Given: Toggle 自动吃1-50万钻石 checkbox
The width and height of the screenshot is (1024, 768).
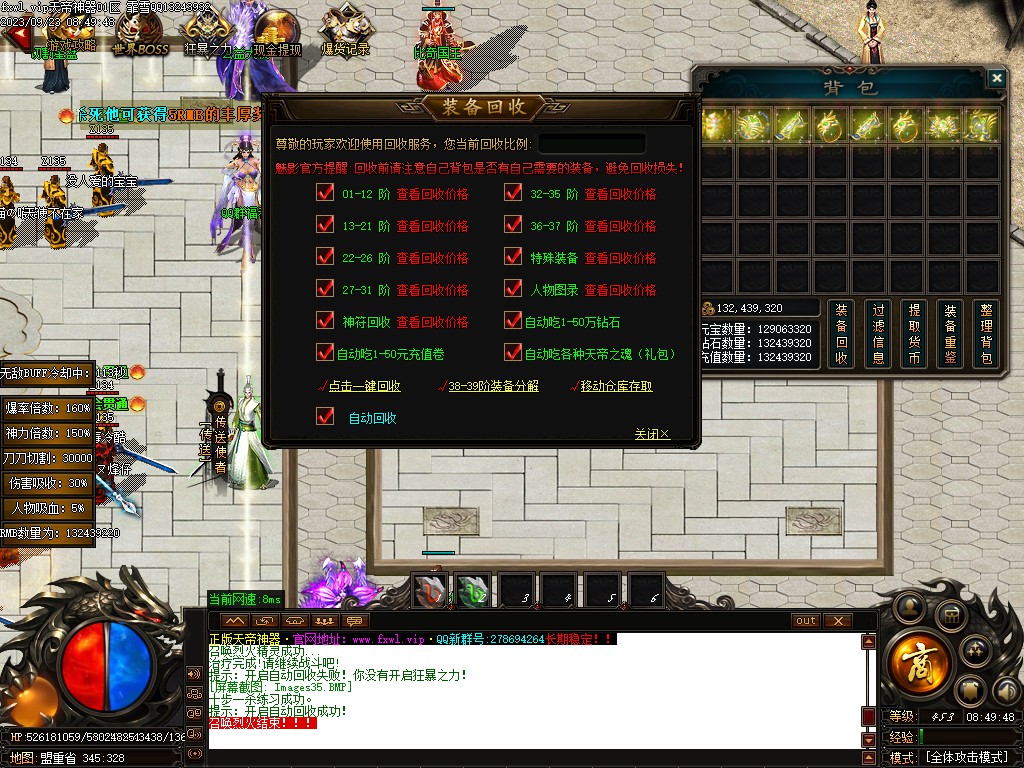Looking at the screenshot, I should (514, 322).
